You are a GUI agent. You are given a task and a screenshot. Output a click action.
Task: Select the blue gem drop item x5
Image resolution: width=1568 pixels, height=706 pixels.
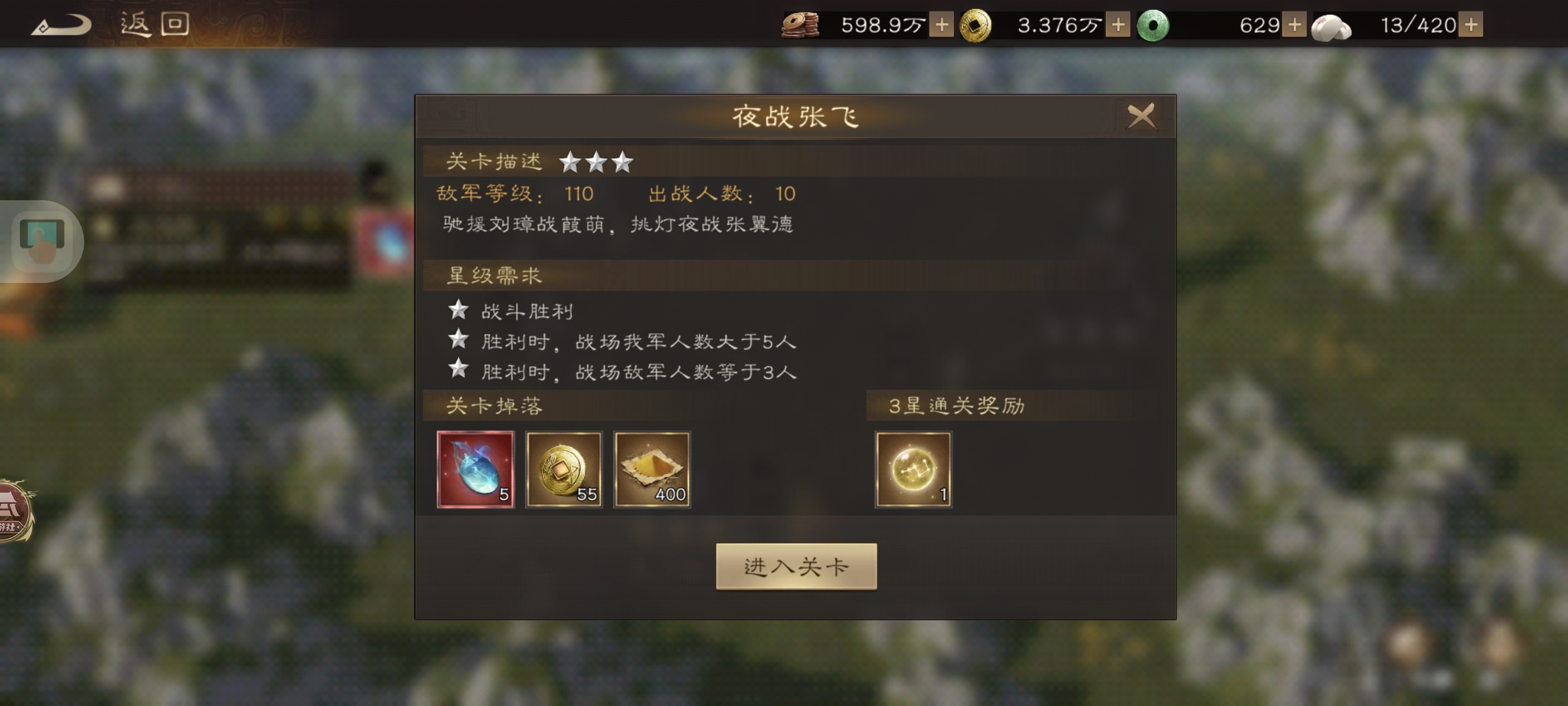[x=476, y=469]
